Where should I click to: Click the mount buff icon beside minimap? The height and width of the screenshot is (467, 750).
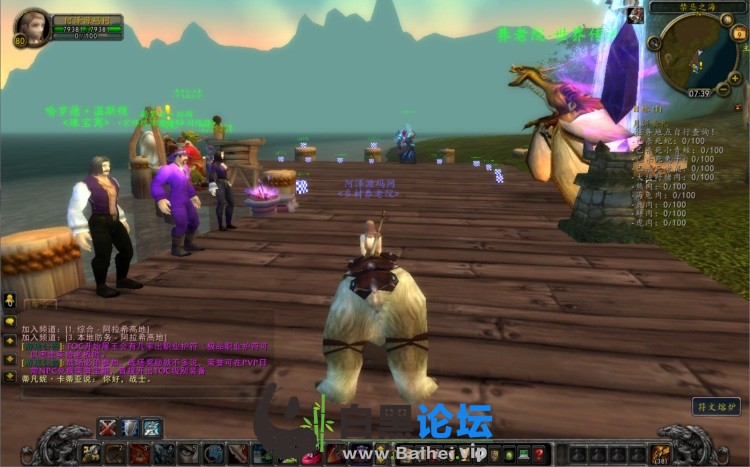[635, 15]
